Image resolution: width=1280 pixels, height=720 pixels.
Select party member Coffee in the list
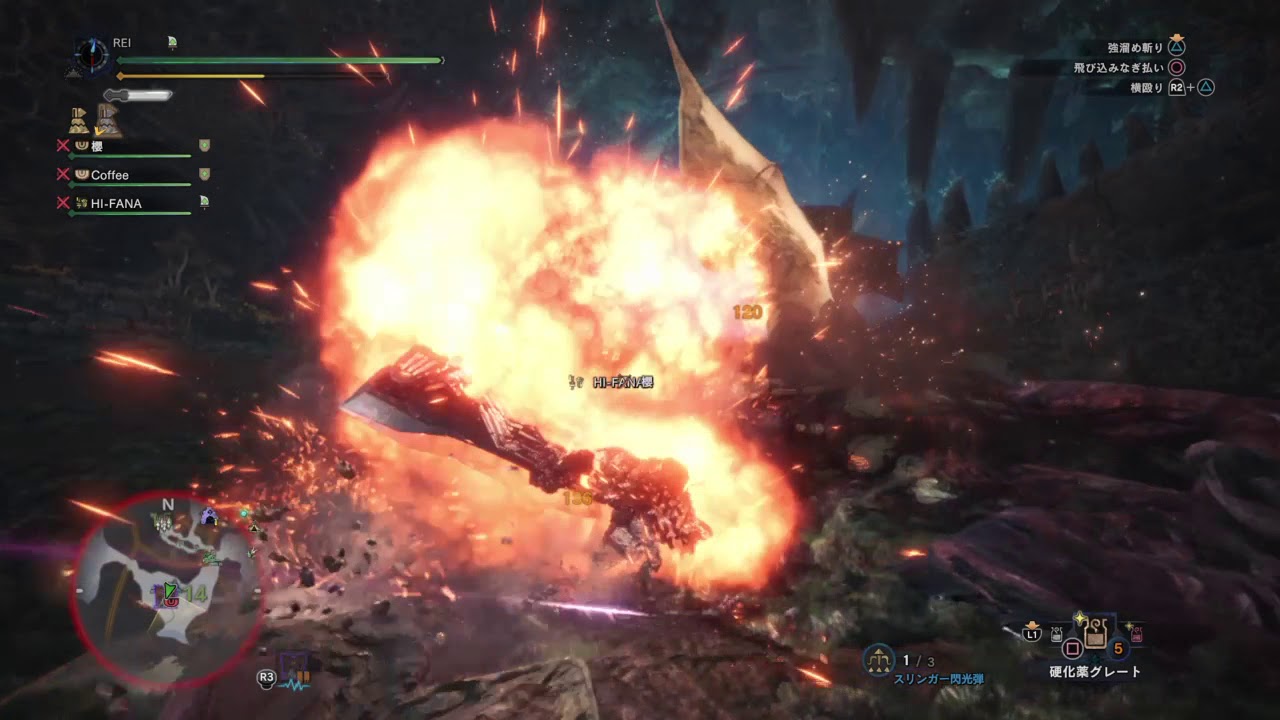(109, 175)
